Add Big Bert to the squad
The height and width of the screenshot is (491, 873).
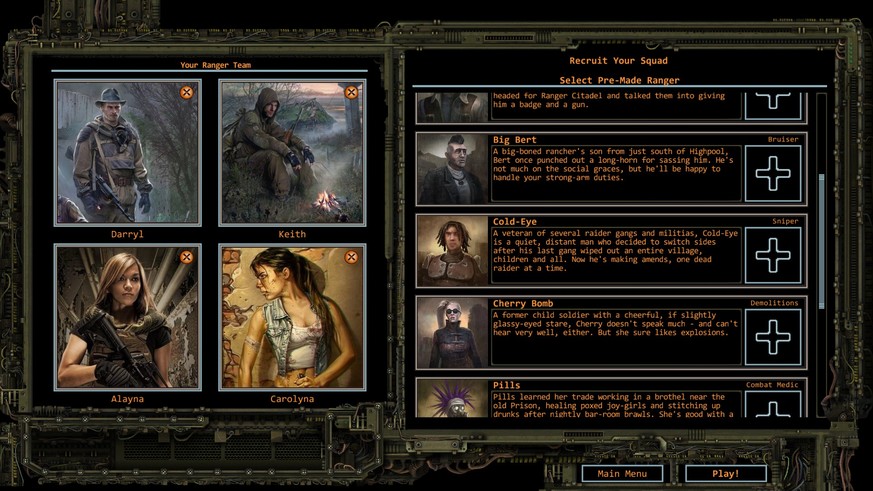(772, 174)
